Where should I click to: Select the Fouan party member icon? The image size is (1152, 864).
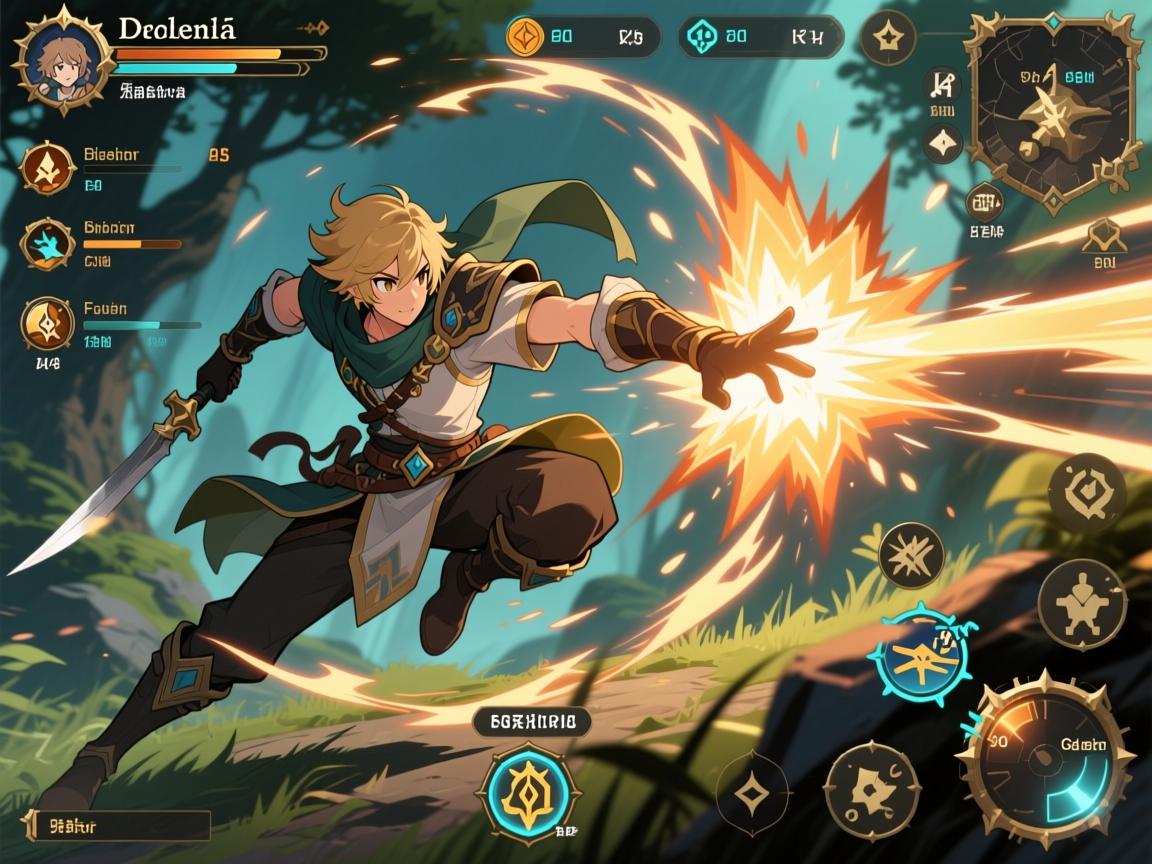point(48,323)
